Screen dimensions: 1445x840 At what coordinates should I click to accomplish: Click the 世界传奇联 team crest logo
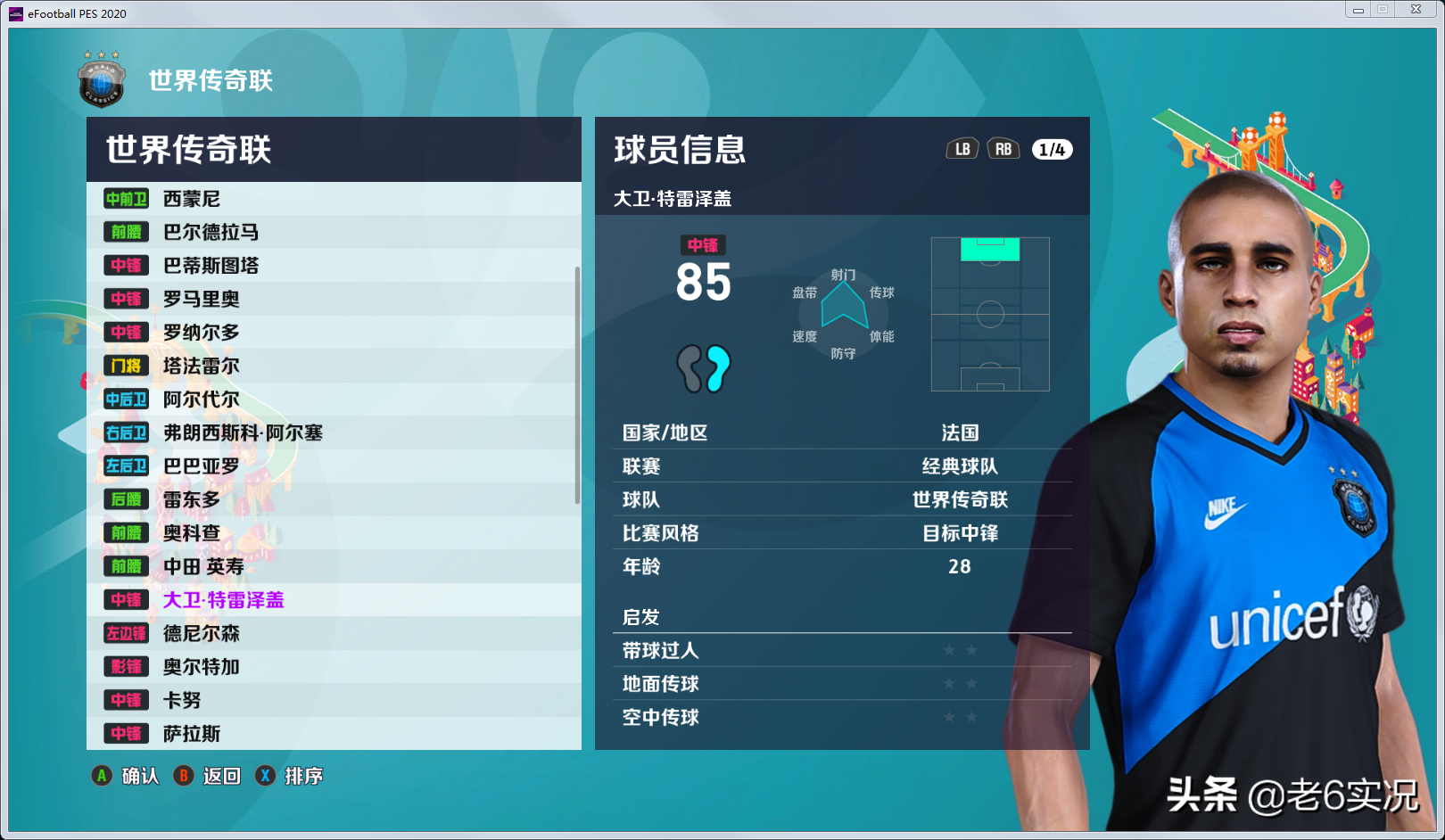101,81
